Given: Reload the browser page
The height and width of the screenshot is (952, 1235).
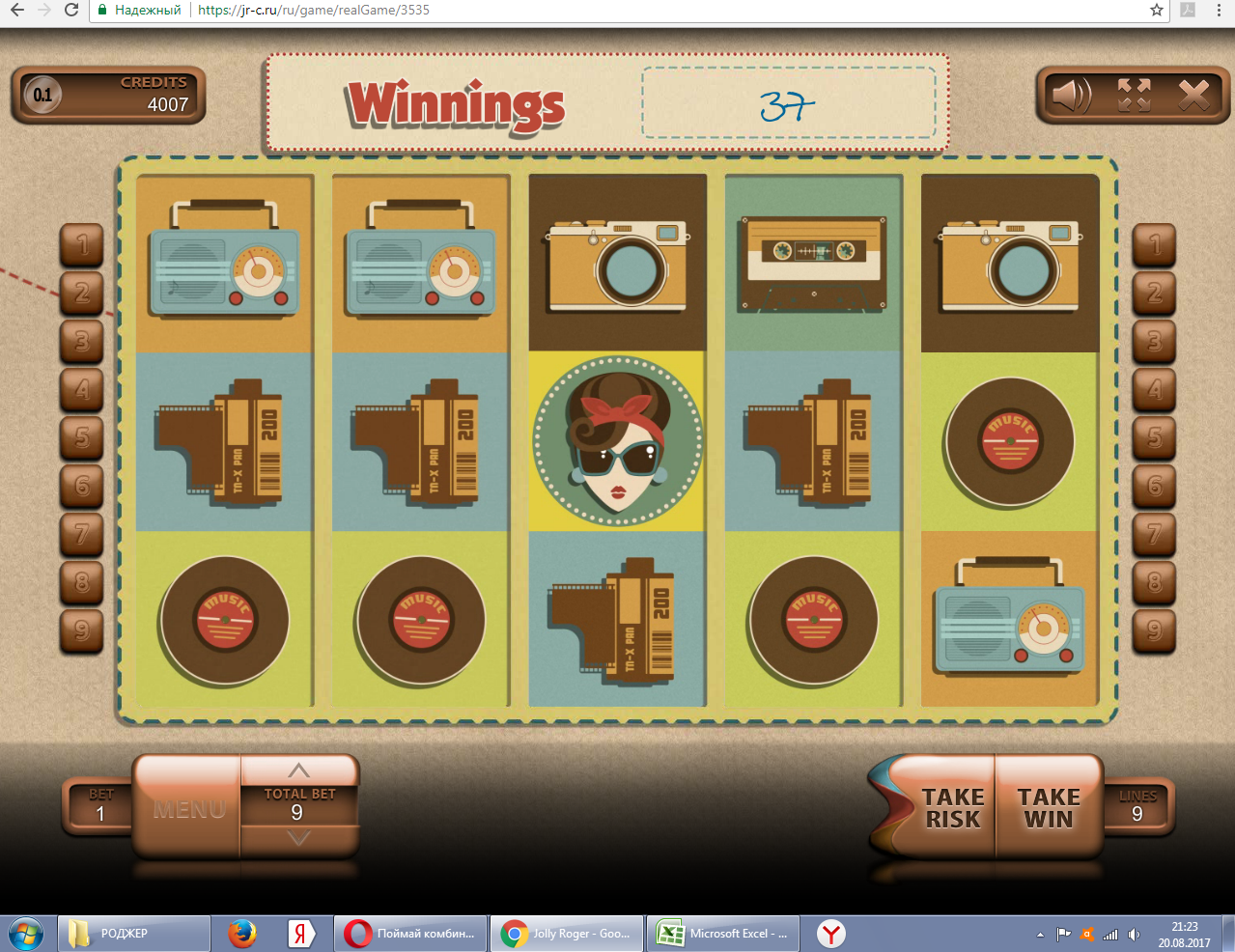Looking at the screenshot, I should pyautogui.click(x=71, y=10).
